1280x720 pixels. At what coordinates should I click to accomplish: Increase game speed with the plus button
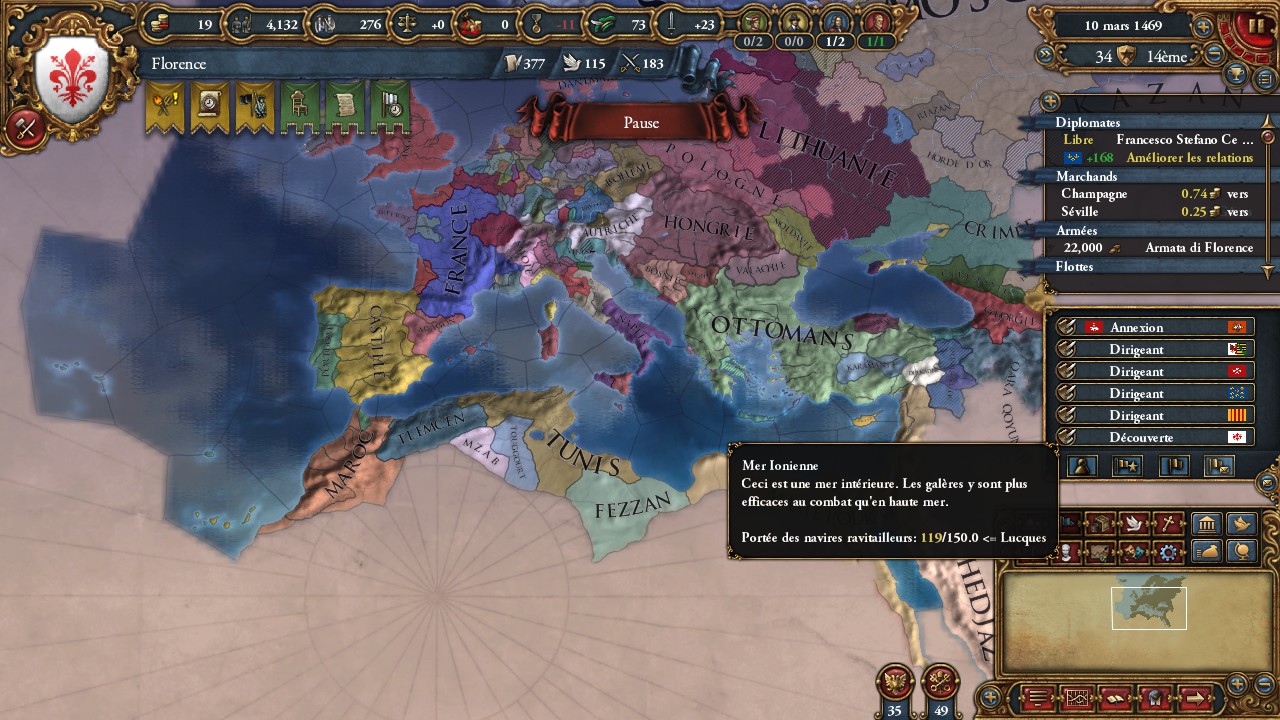(1203, 27)
